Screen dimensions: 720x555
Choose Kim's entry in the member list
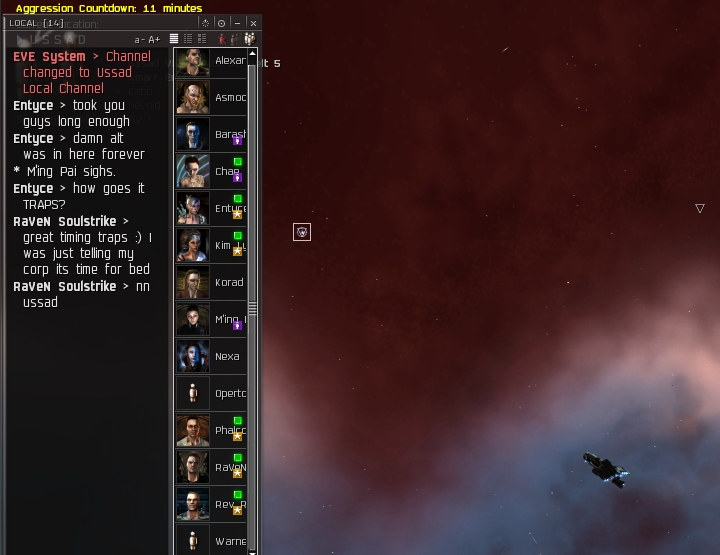click(x=229, y=245)
